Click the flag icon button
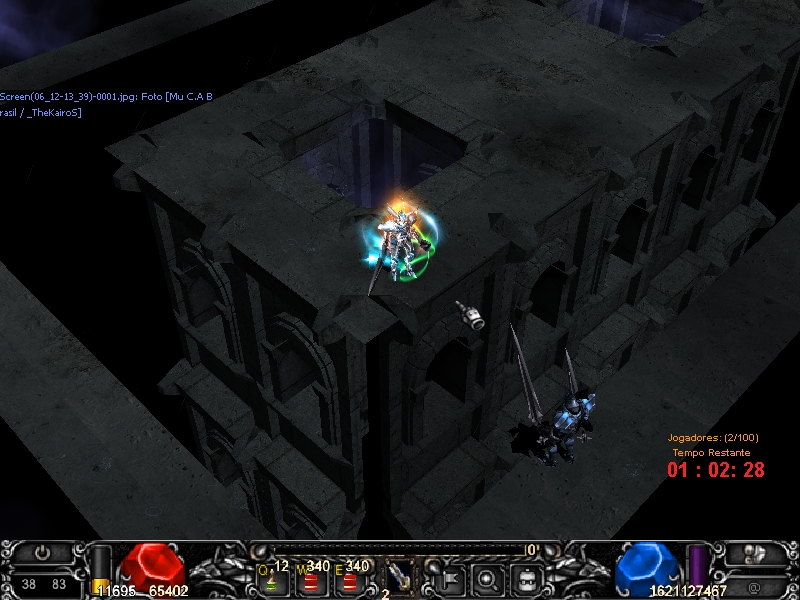 pyautogui.click(x=447, y=578)
